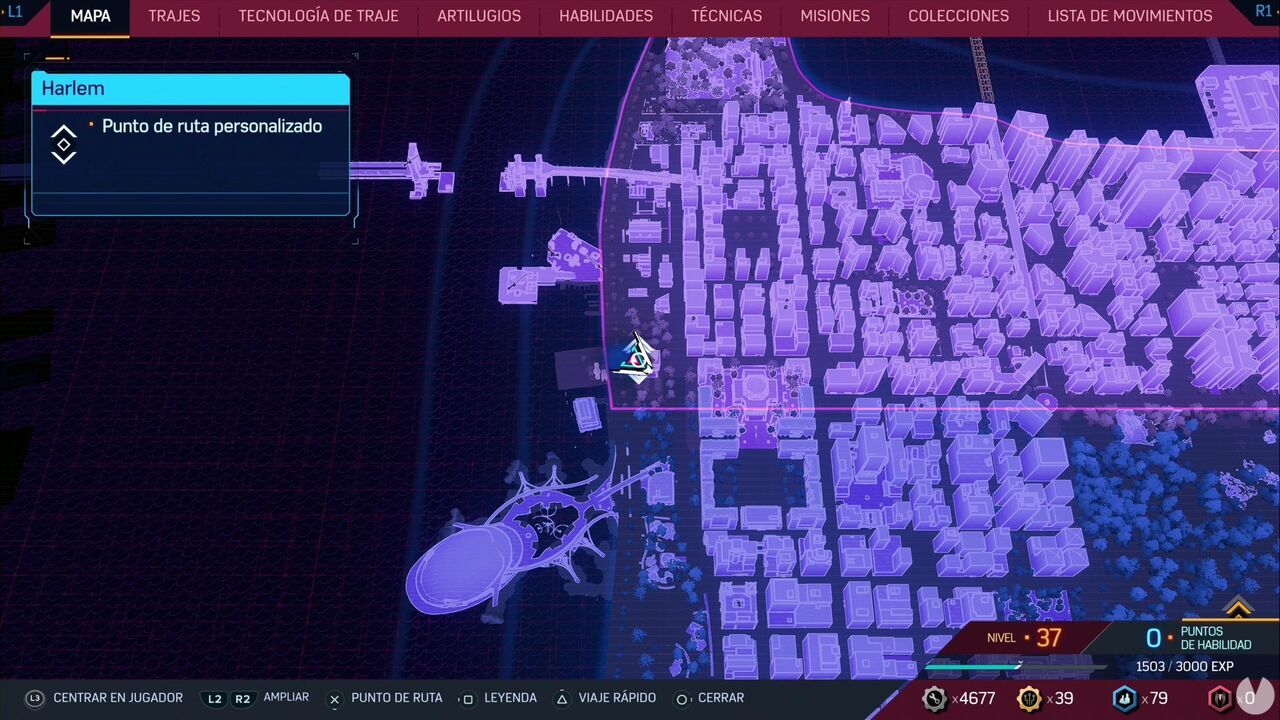Click the blue hero token icon showing x79
The image size is (1280, 720).
[x=1123, y=698]
